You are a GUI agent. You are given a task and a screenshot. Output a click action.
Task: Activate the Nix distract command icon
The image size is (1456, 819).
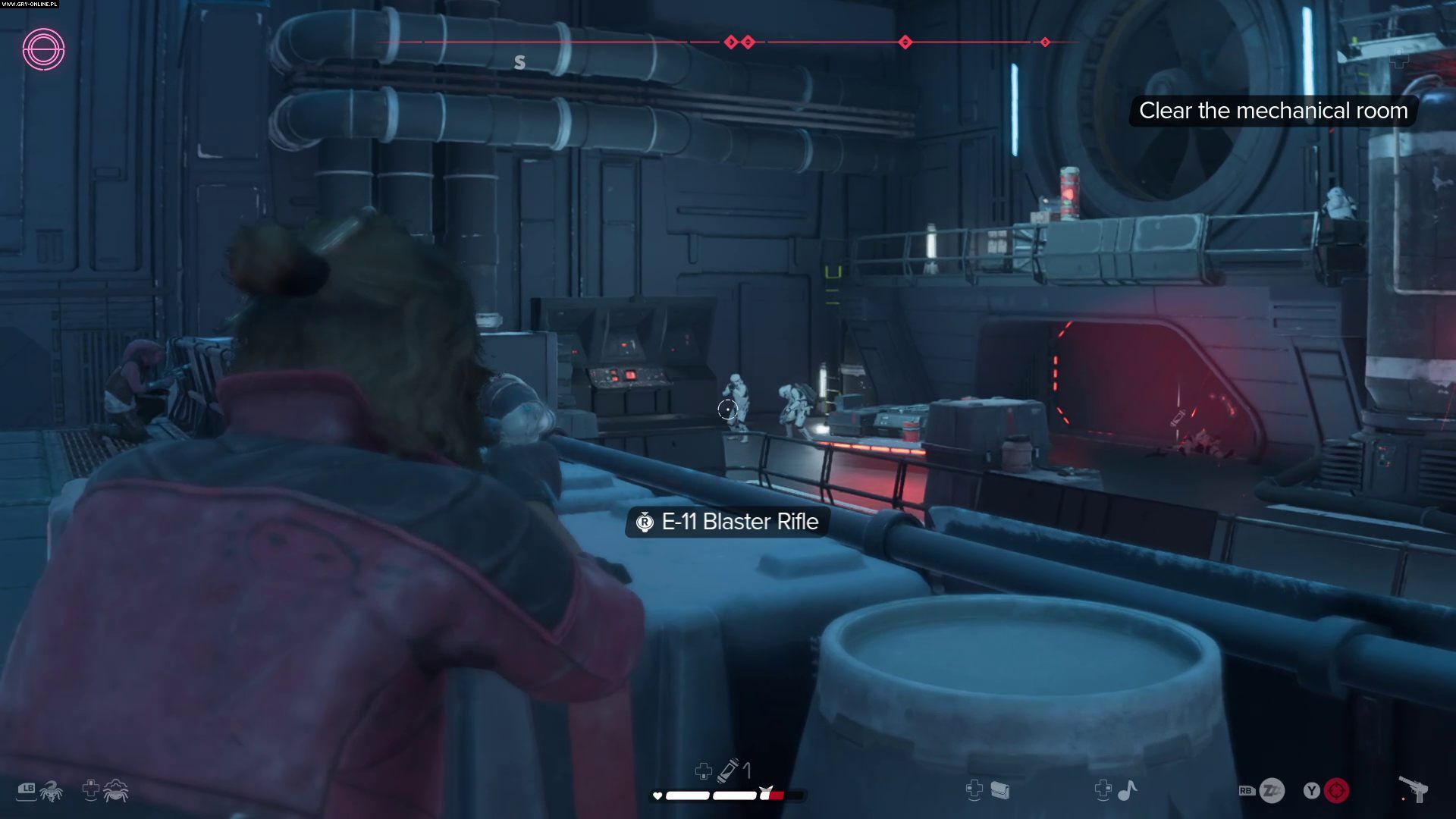click(50, 791)
